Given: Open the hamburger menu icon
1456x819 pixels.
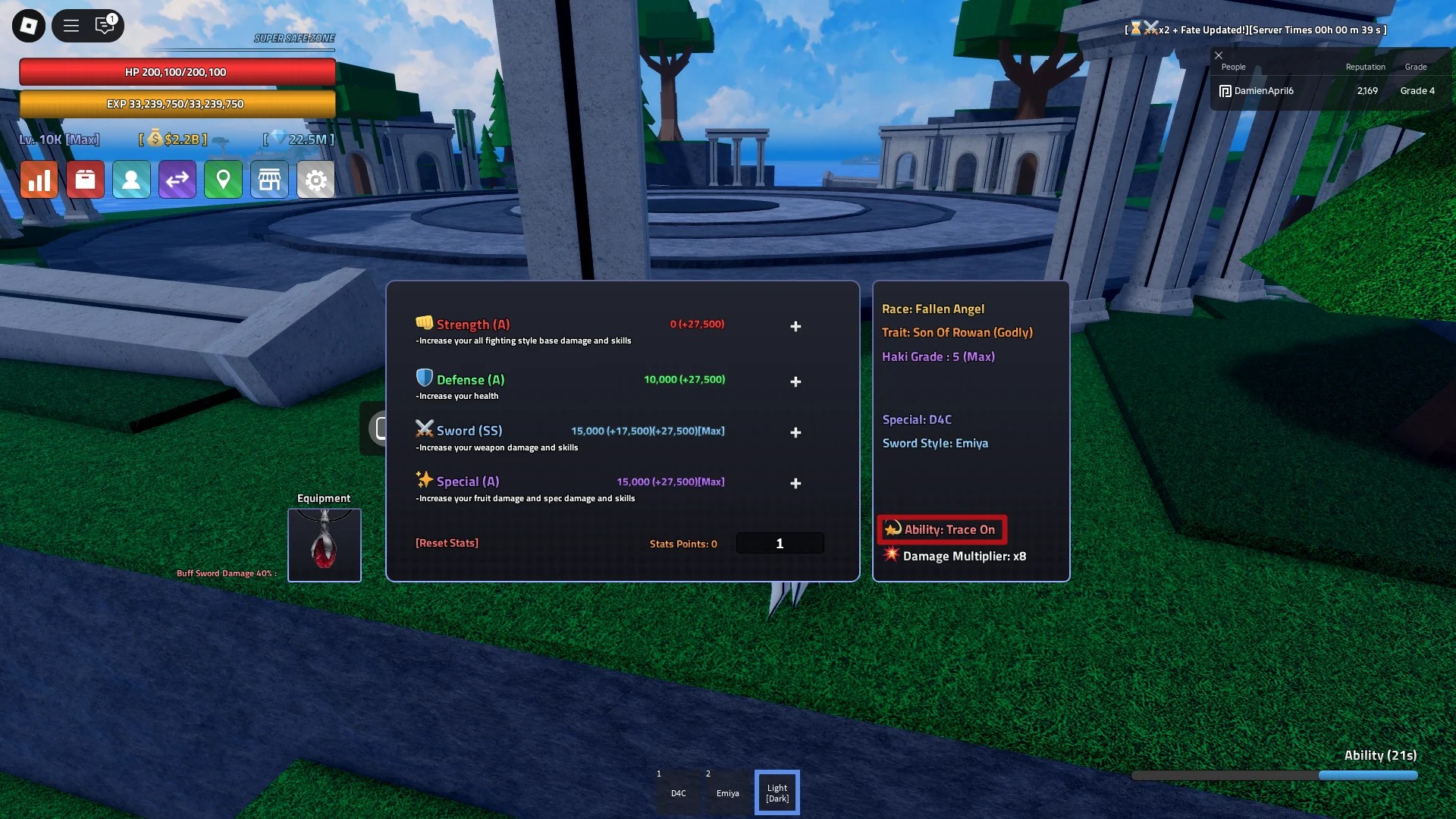Looking at the screenshot, I should [x=71, y=25].
